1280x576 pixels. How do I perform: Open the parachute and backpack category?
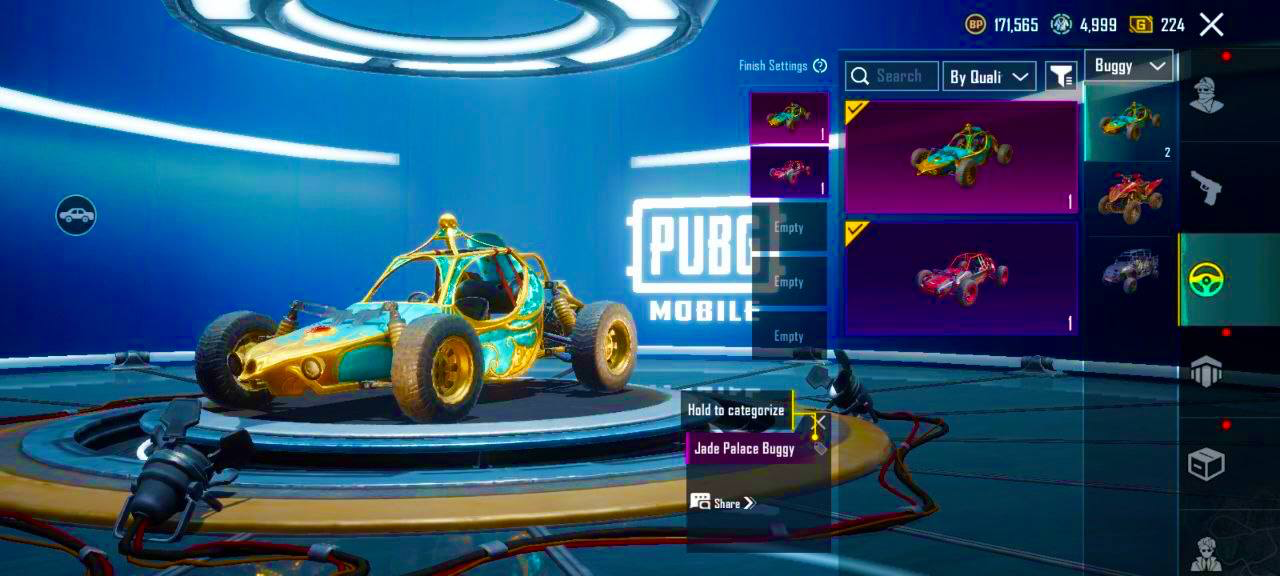[1206, 371]
